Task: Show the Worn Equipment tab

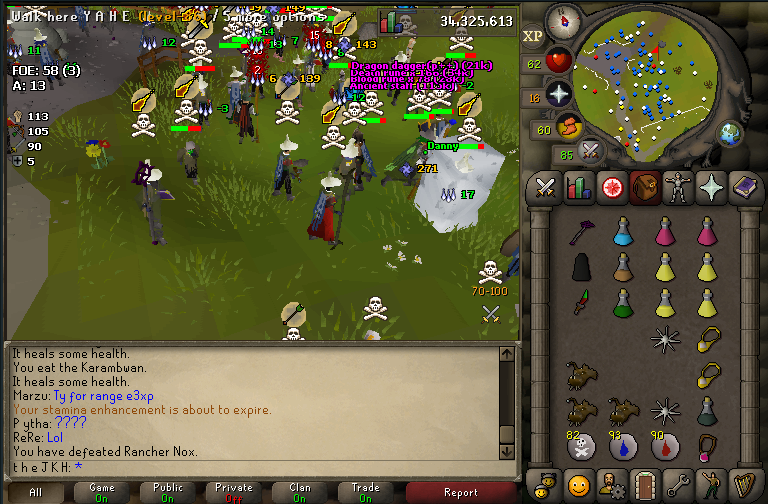Action: [x=678, y=187]
